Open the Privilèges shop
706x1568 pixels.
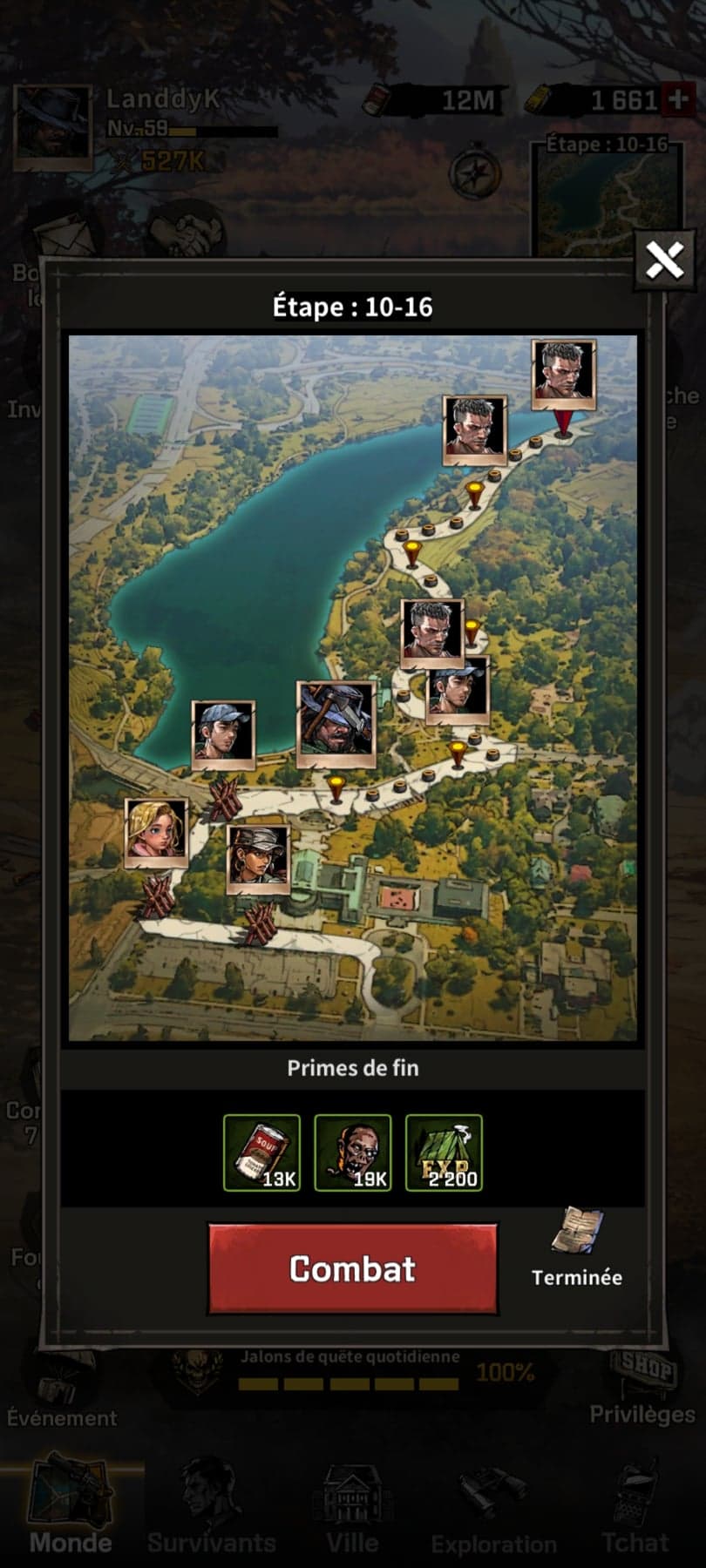(x=642, y=1387)
